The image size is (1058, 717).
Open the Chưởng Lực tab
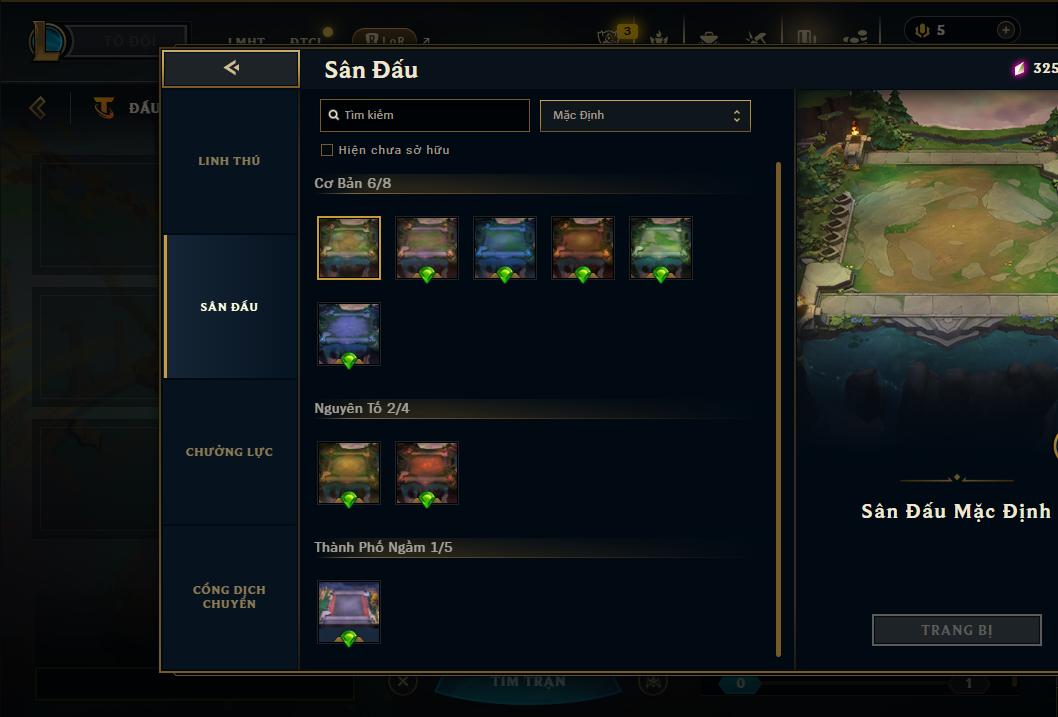click(229, 452)
